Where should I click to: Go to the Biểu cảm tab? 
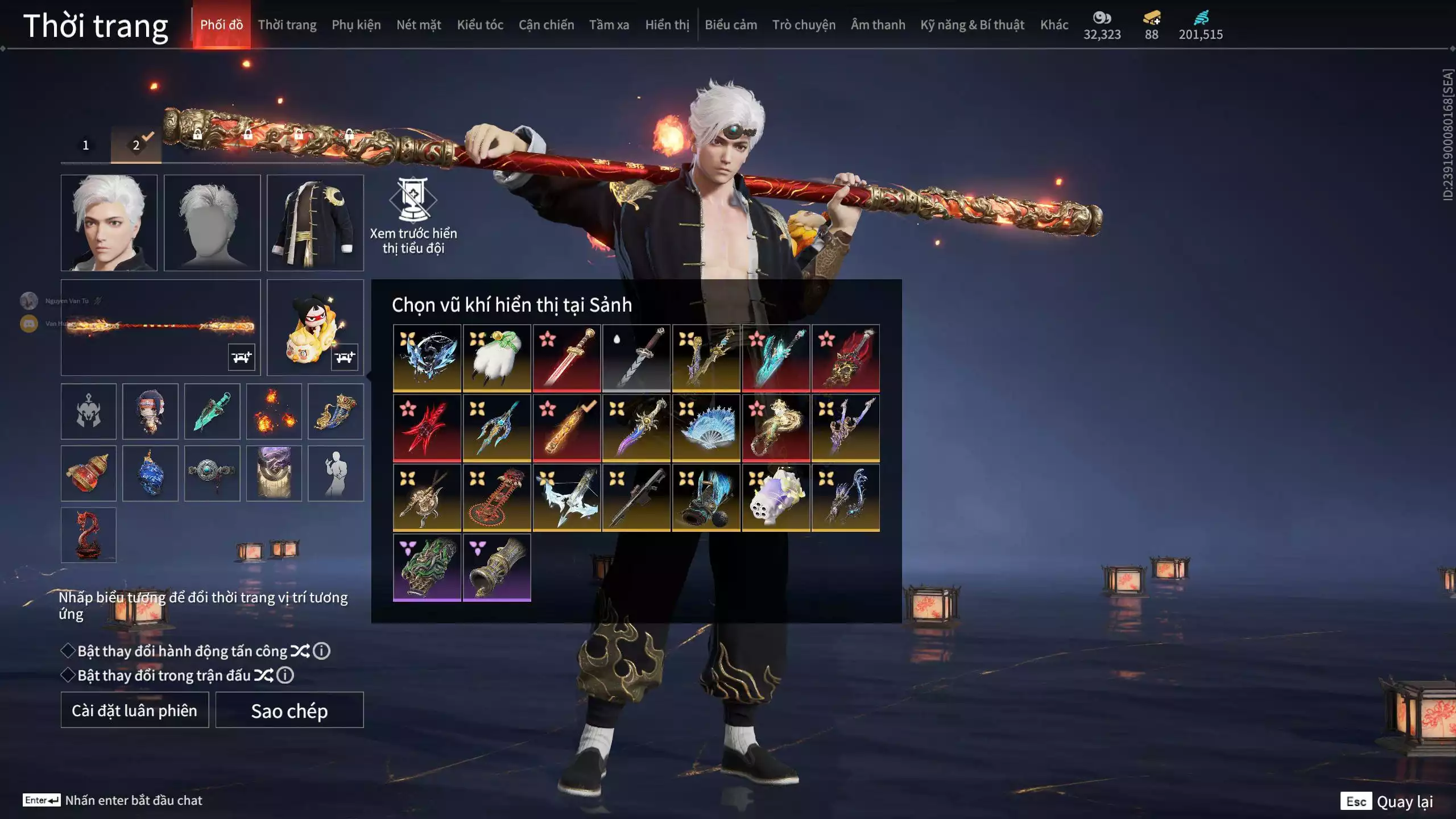coord(731,25)
